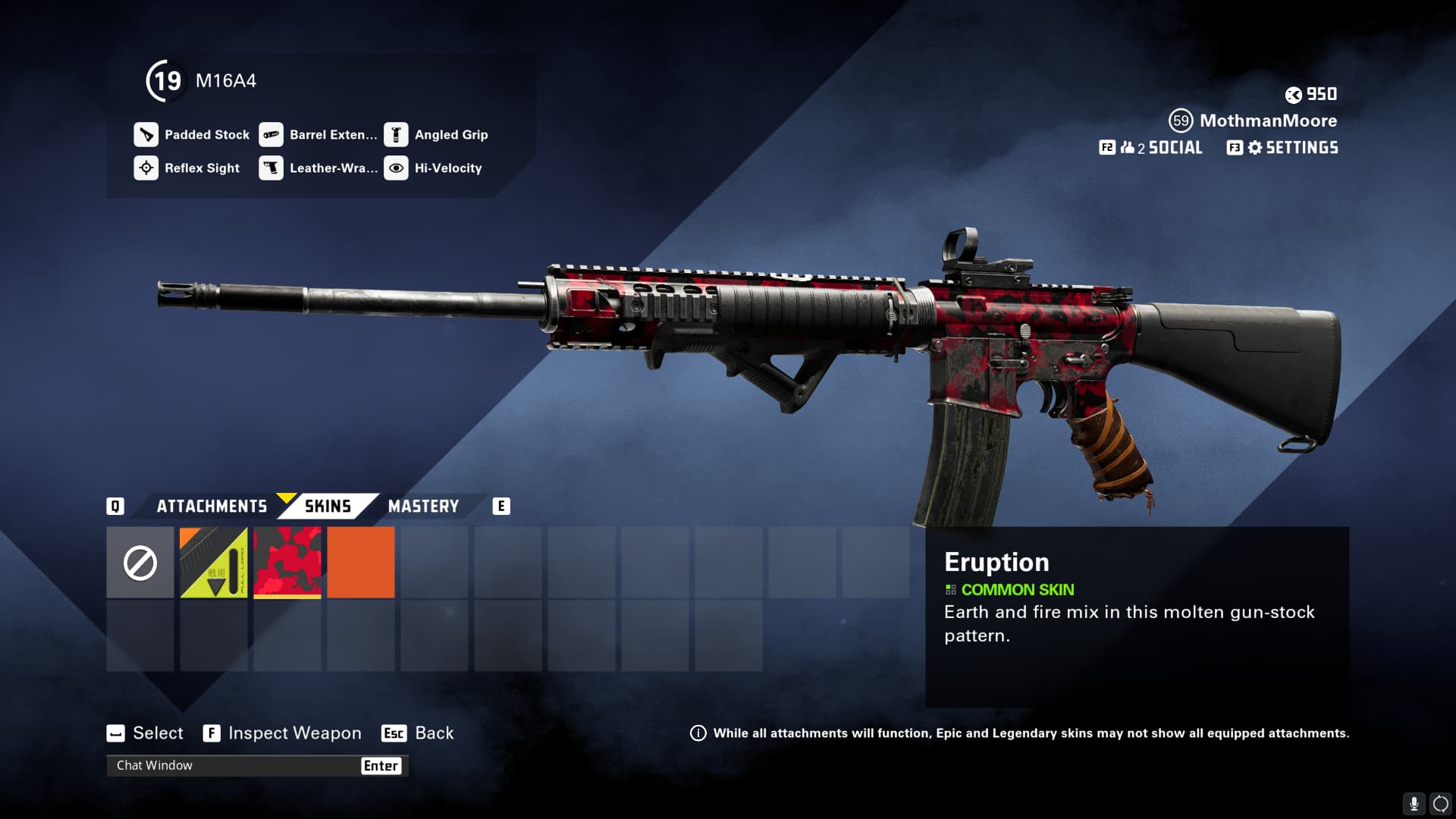View the Angled Grip attachment

click(x=437, y=135)
